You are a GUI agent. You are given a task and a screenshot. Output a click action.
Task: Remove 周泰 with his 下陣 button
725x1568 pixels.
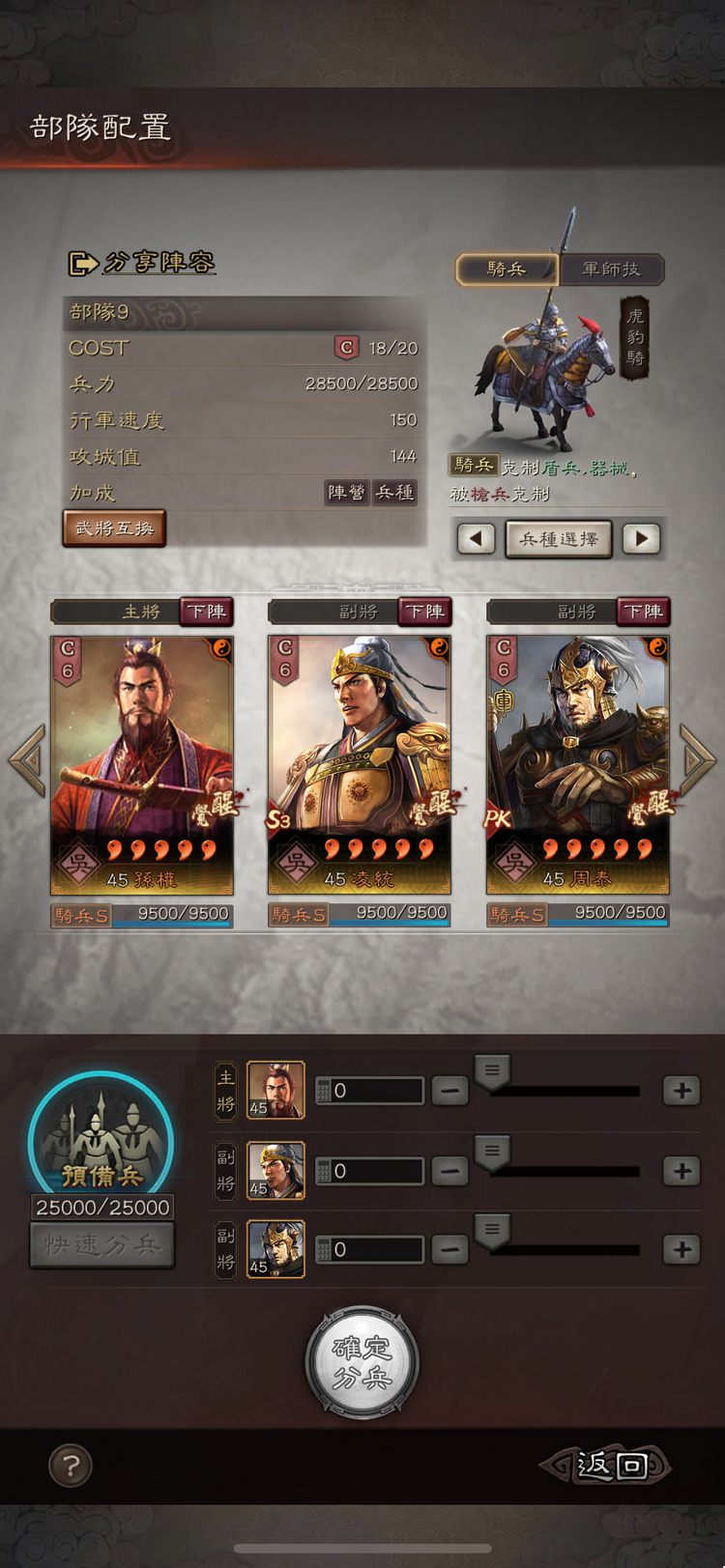pyautogui.click(x=643, y=612)
